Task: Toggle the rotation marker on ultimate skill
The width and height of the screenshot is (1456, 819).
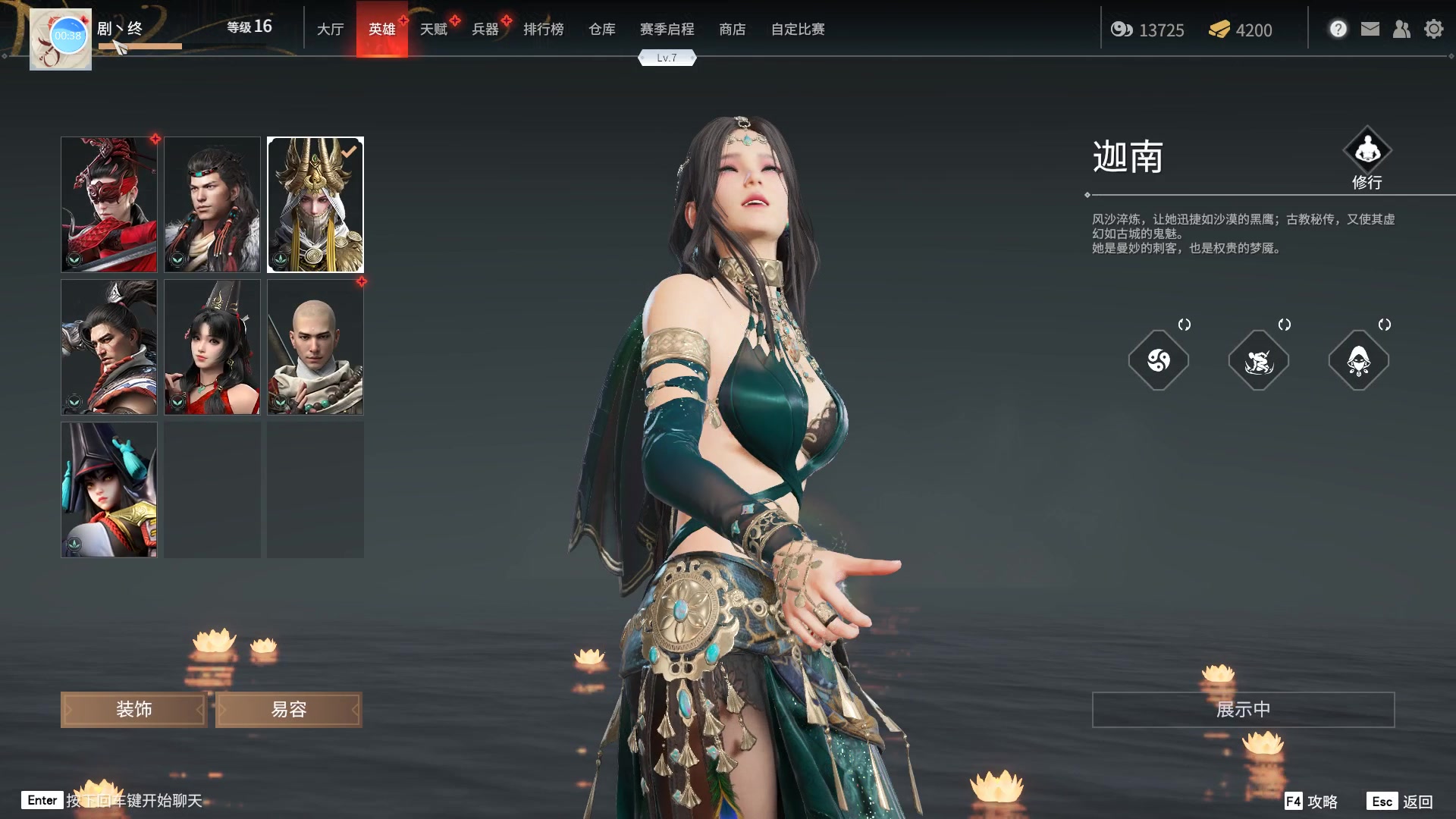Action: point(1385,325)
